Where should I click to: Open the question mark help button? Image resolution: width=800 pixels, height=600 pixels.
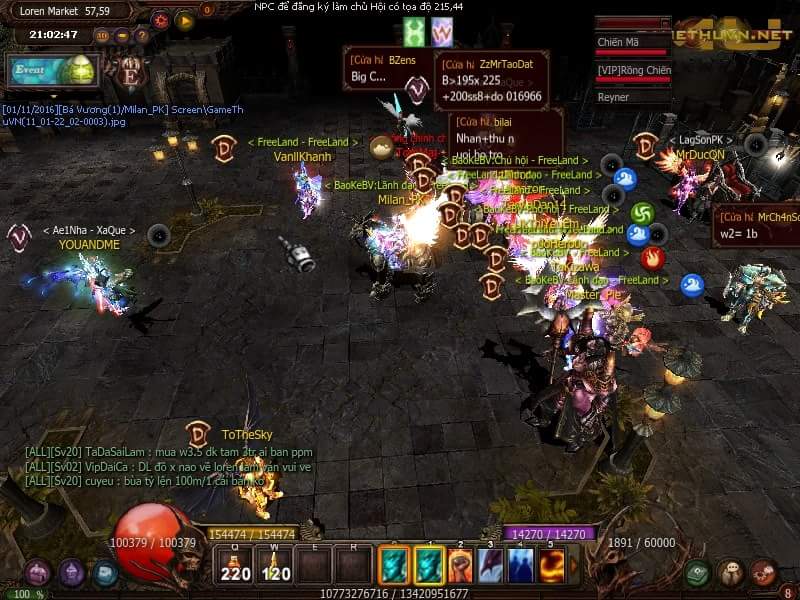(x=141, y=35)
